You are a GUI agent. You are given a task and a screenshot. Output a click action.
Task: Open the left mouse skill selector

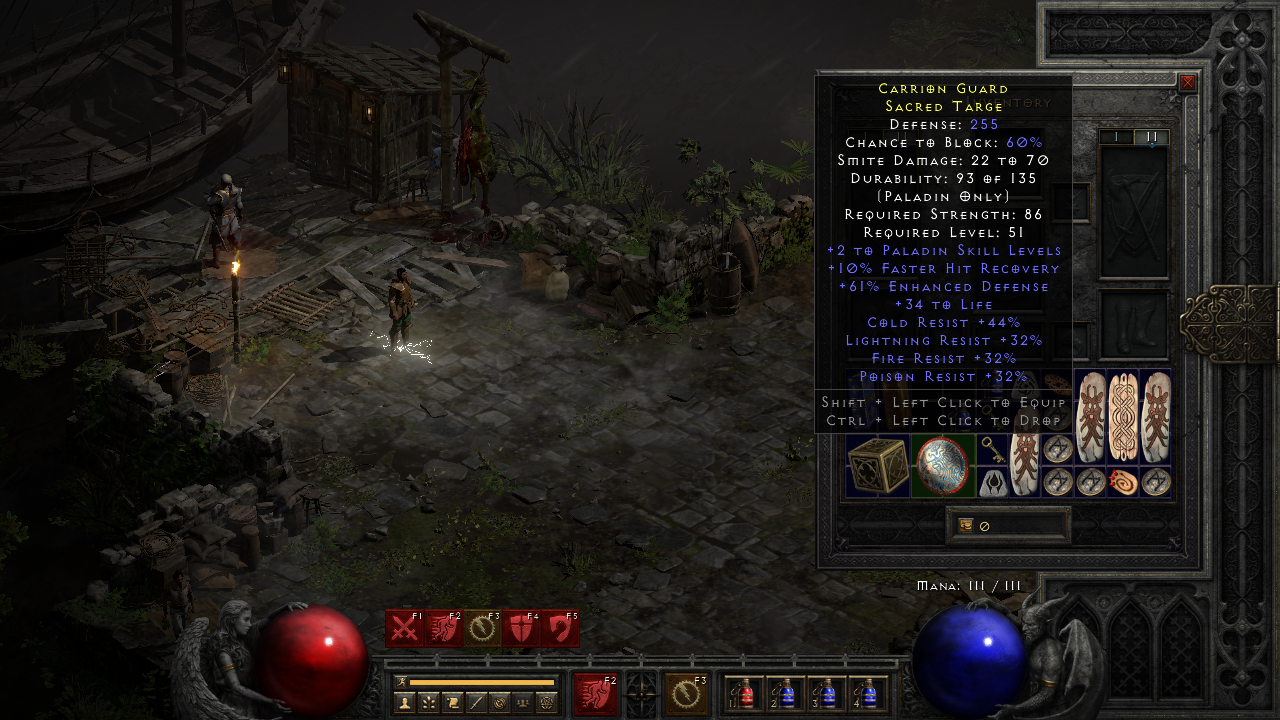pyautogui.click(x=595, y=694)
